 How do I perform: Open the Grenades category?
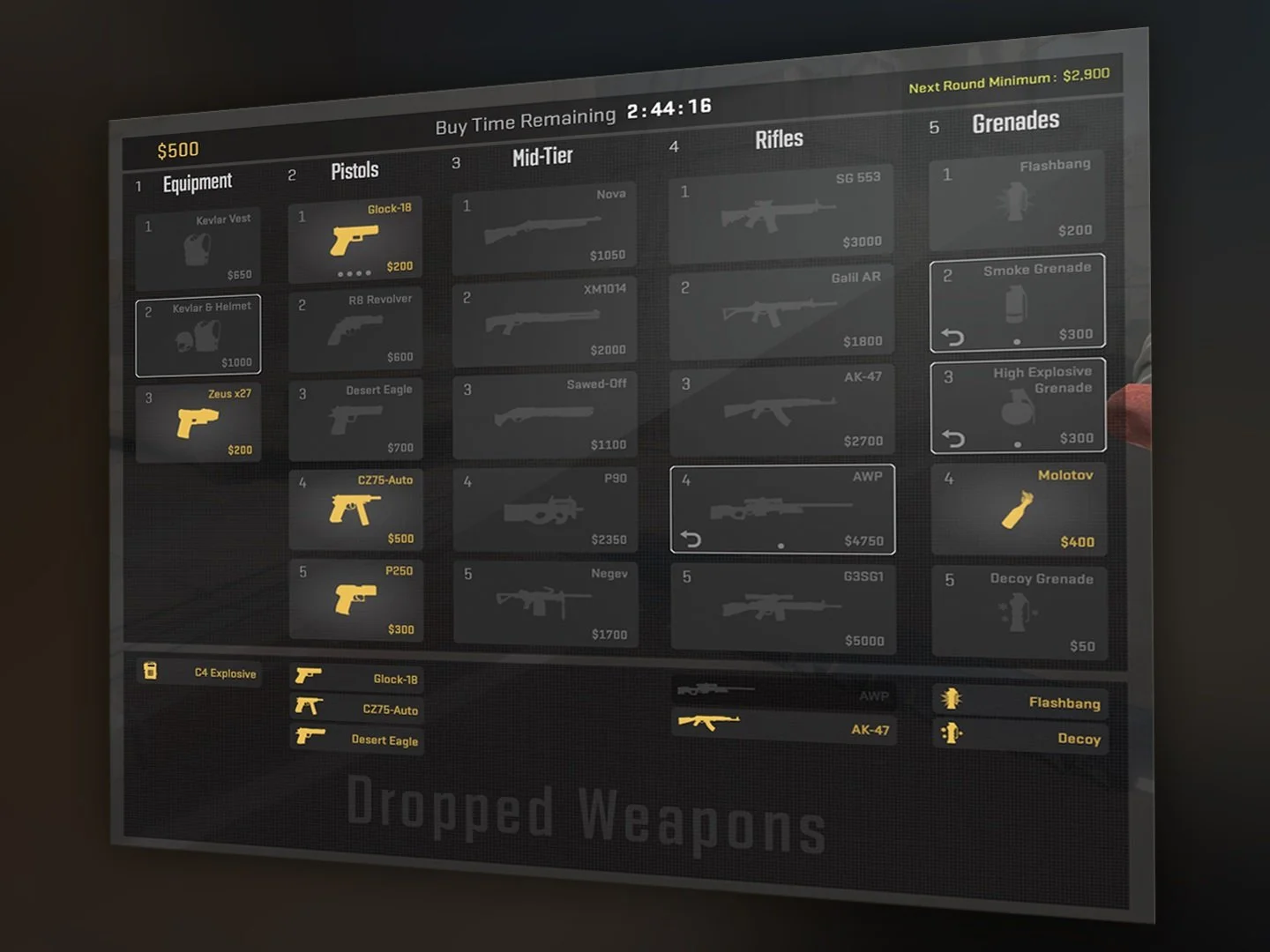point(1015,120)
